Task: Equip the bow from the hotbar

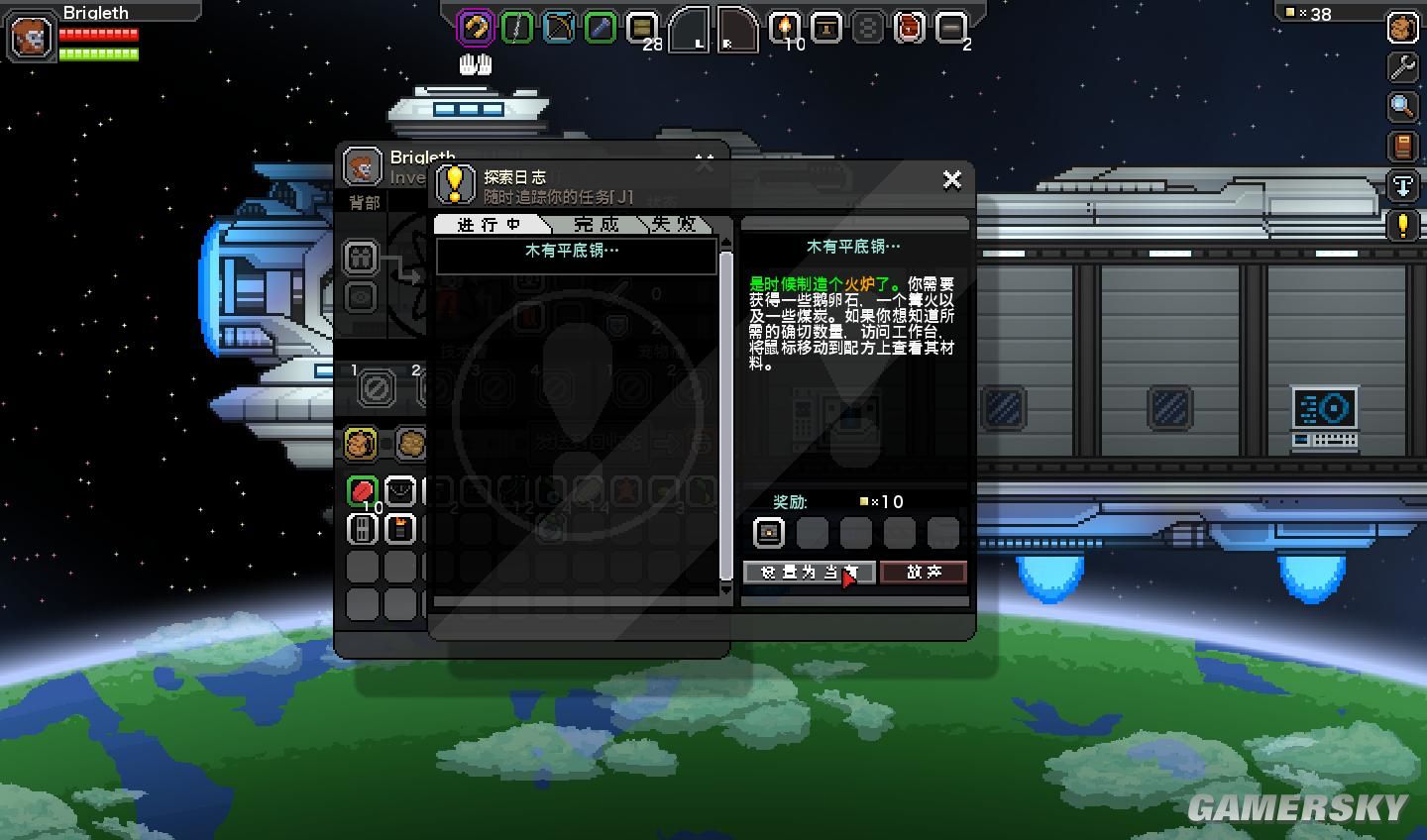Action: pos(559,28)
